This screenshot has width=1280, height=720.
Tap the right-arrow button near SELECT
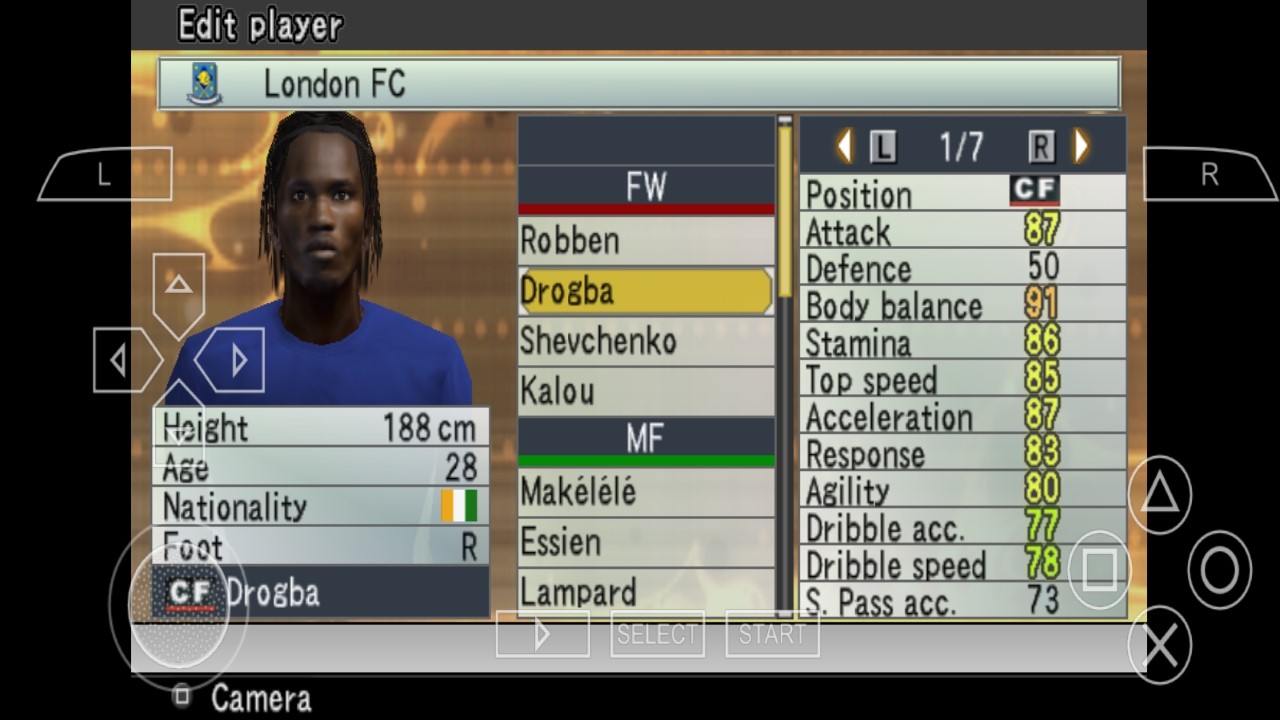(x=542, y=632)
